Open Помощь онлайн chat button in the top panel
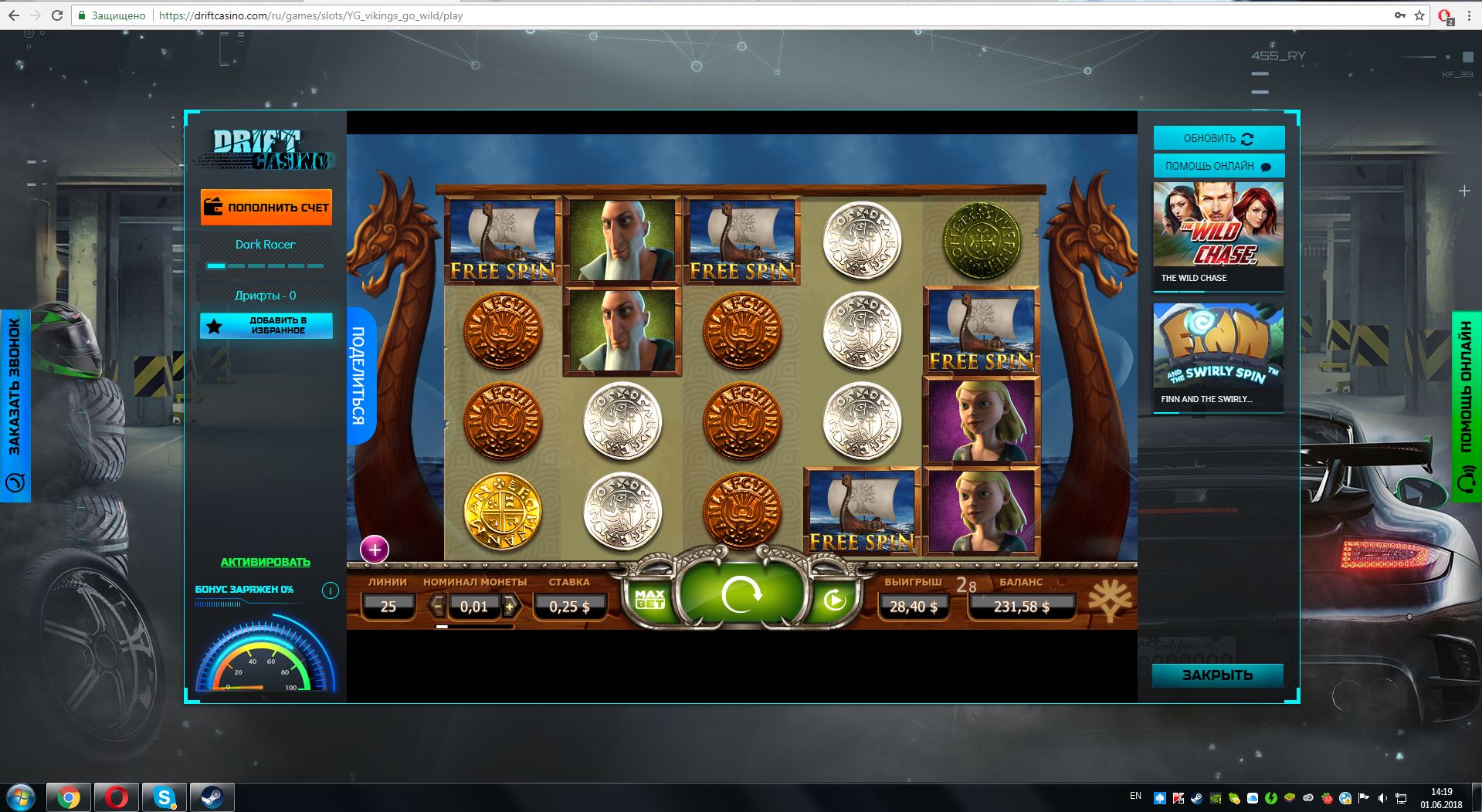 [x=1219, y=166]
